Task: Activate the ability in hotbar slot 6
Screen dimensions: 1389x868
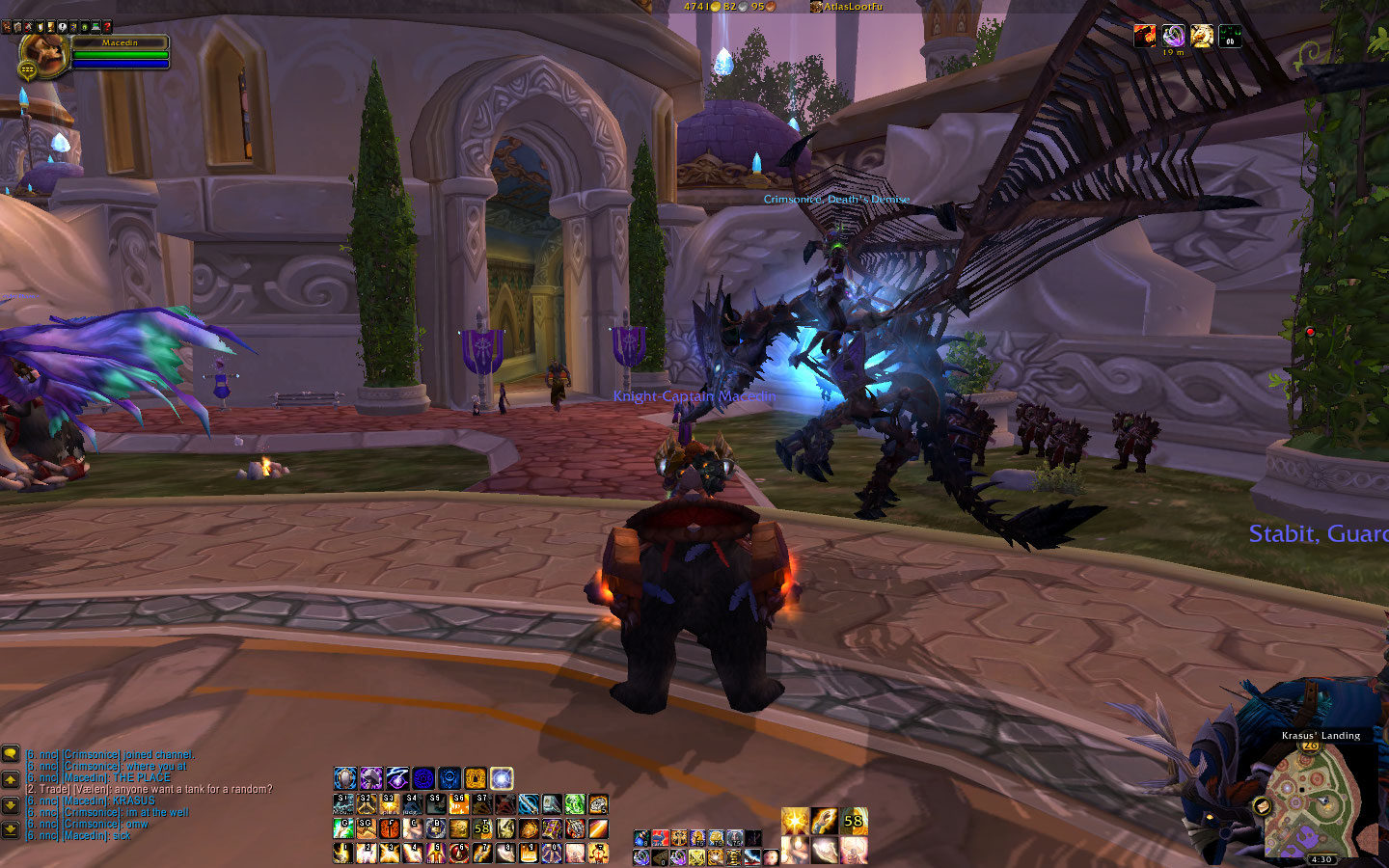Action: (459, 853)
